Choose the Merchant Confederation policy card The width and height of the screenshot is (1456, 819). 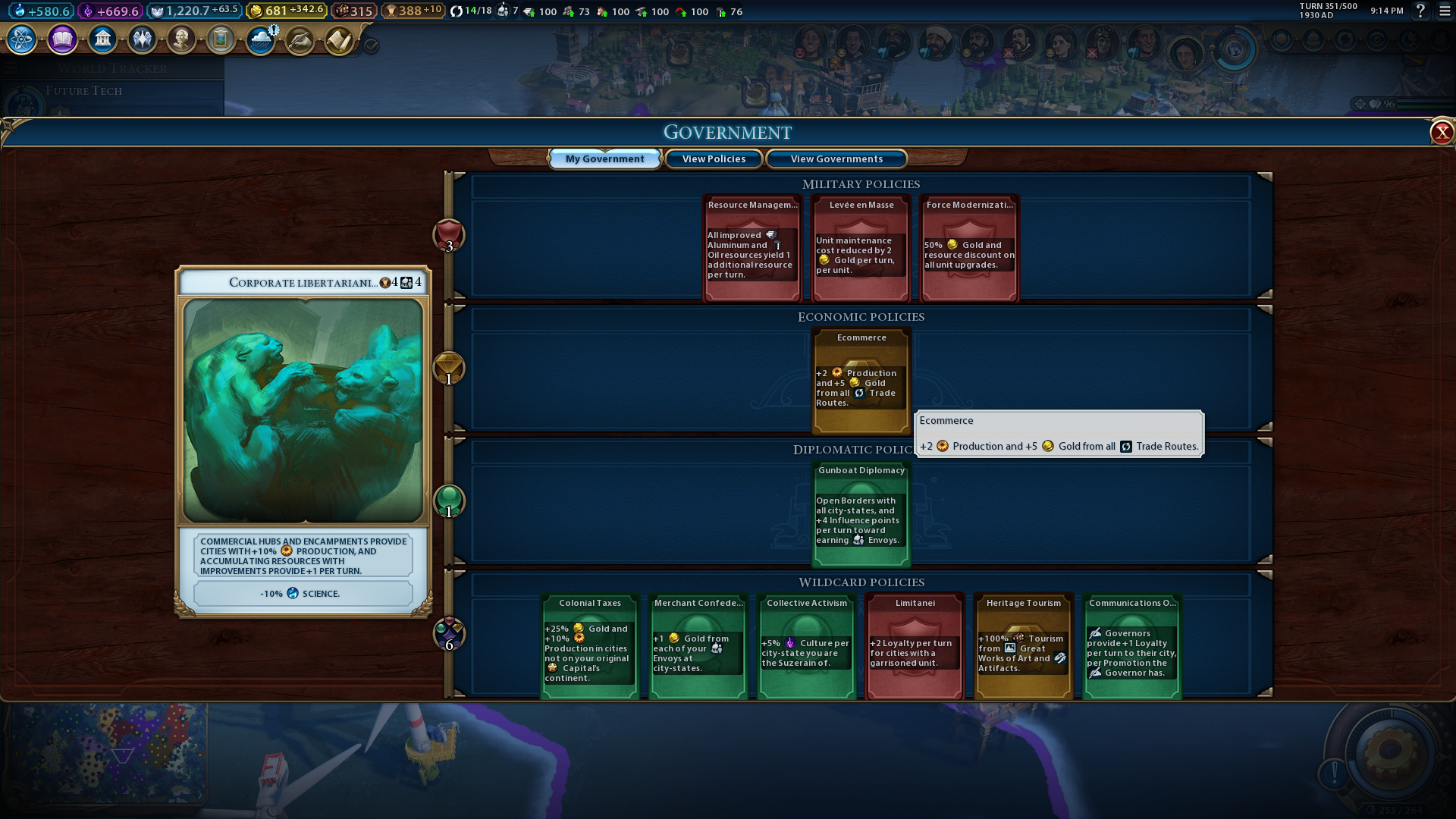[698, 646]
